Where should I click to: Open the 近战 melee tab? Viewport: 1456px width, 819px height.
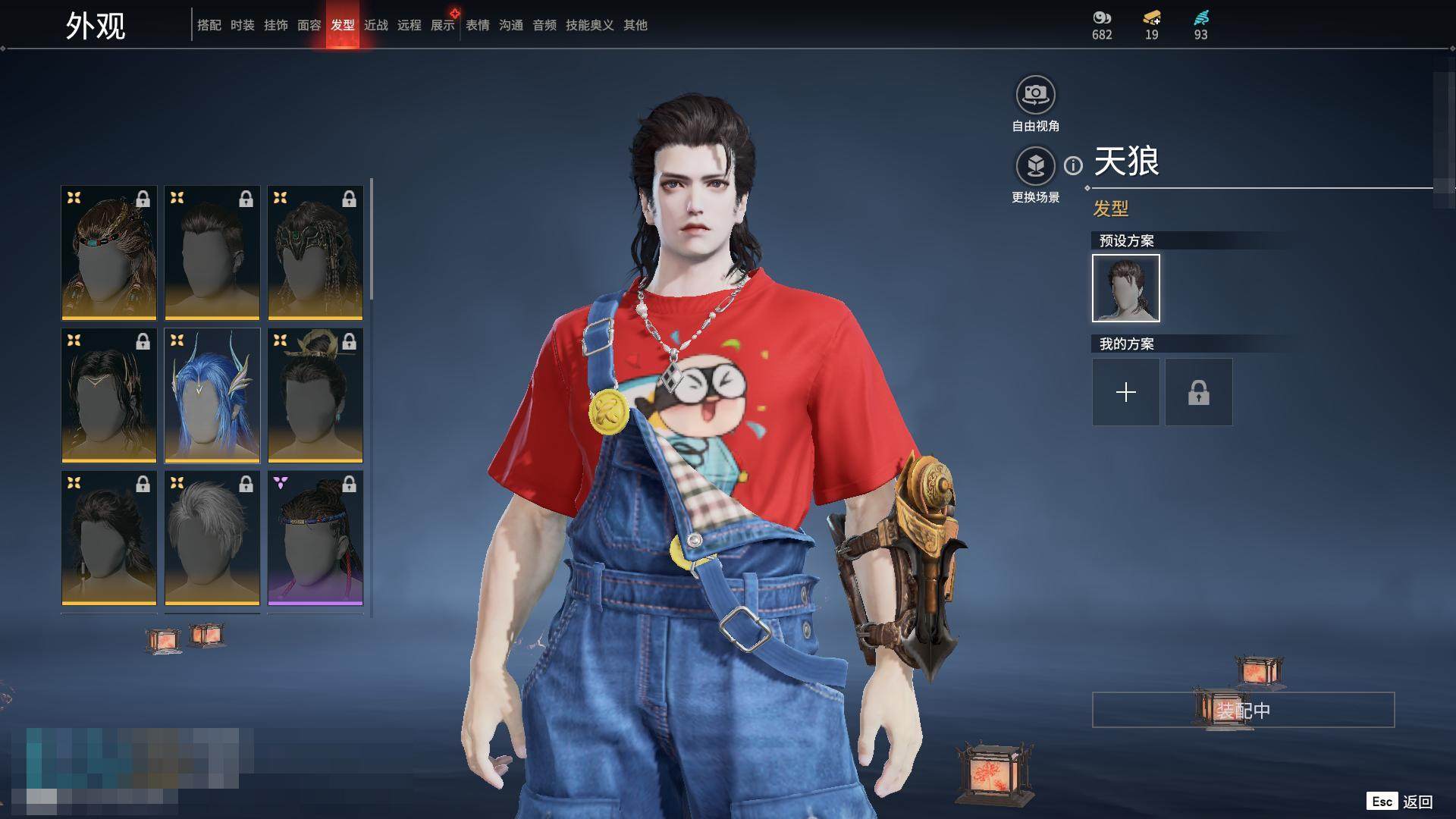375,25
